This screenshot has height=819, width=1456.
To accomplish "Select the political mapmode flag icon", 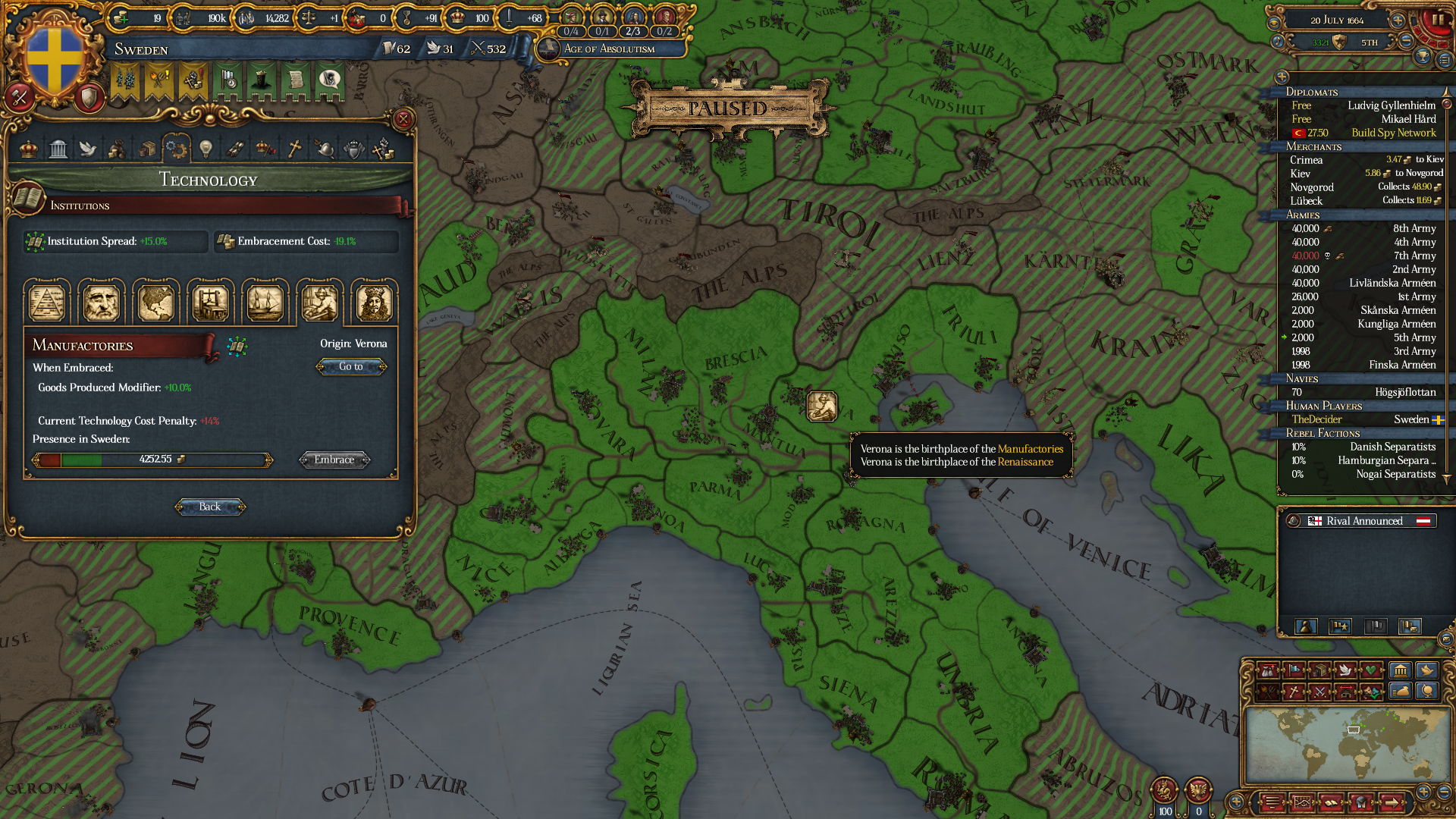I will pos(1292,670).
